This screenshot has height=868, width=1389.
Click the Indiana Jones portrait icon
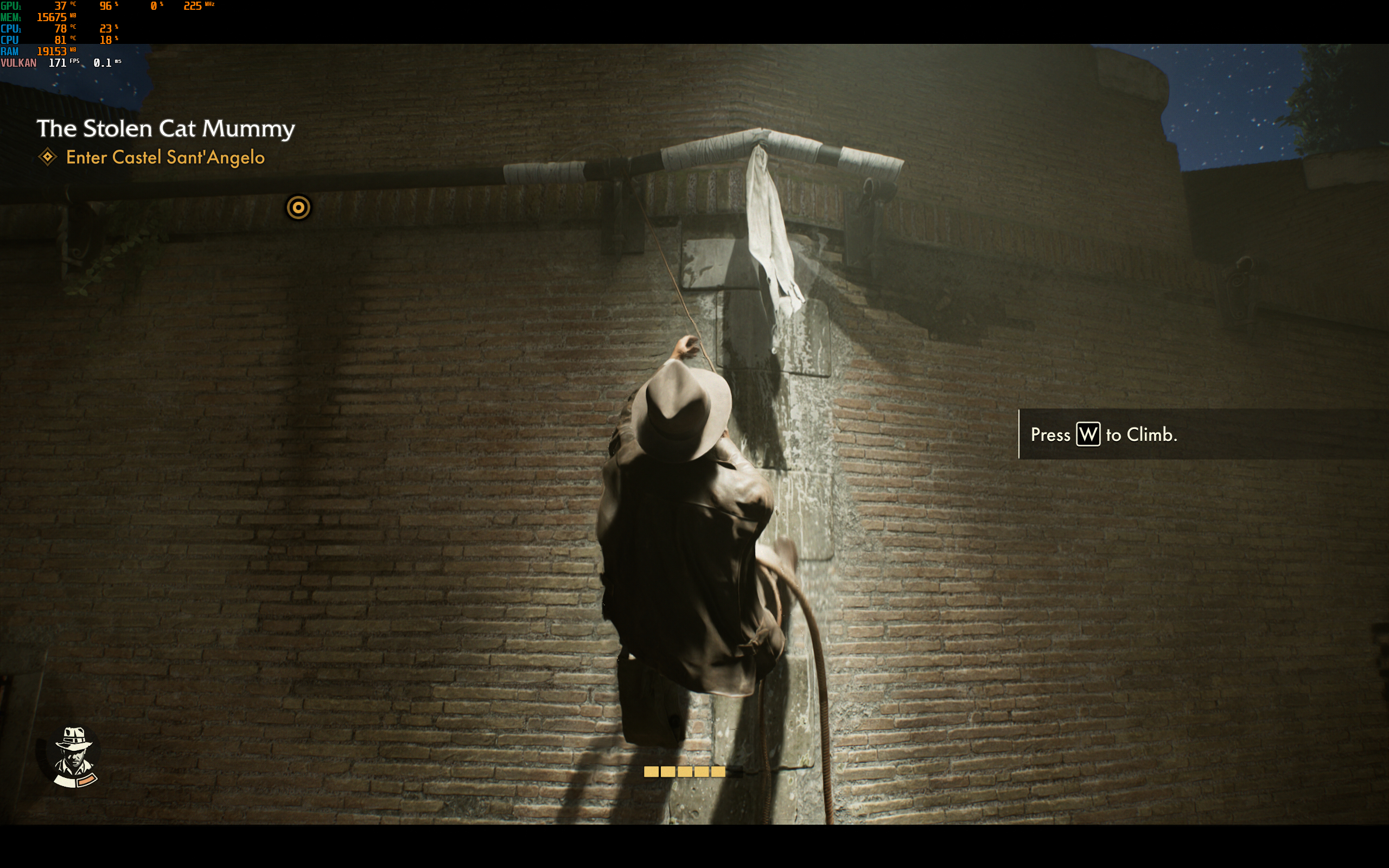pyautogui.click(x=73, y=756)
